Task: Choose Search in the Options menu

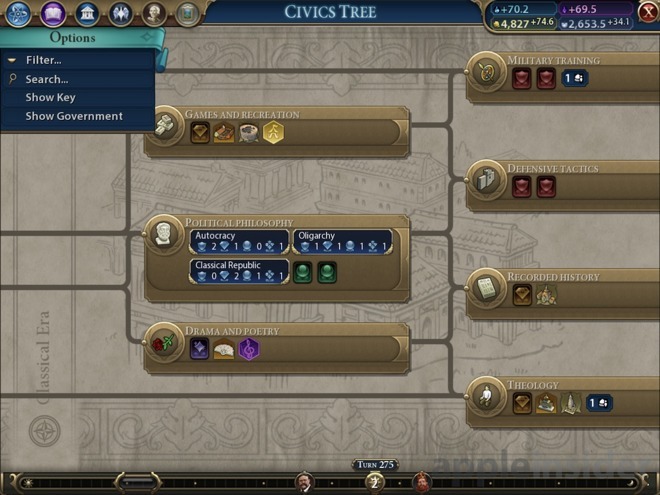Action: (x=46, y=79)
